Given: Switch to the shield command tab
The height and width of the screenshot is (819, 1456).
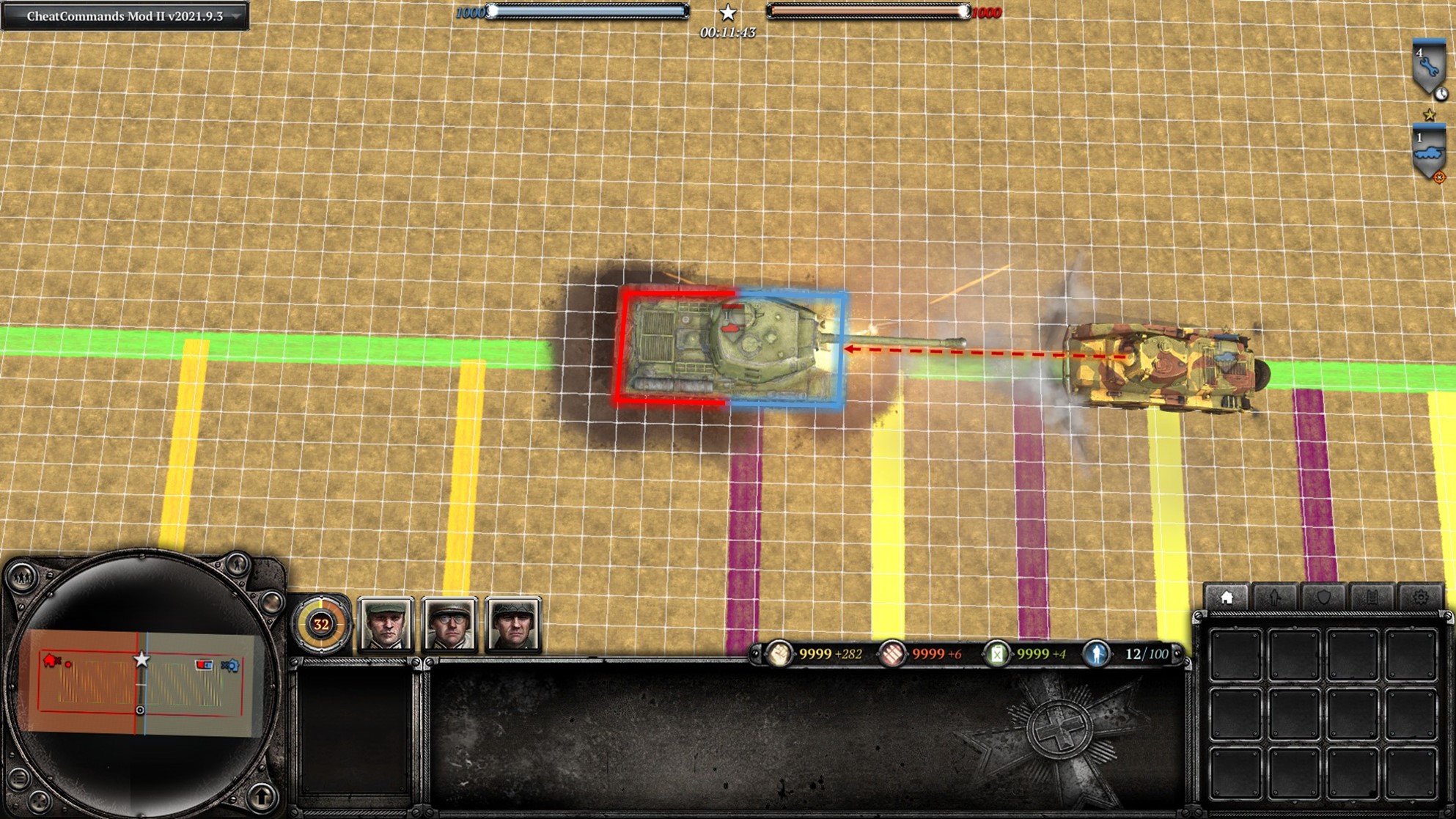Looking at the screenshot, I should pyautogui.click(x=1323, y=598).
